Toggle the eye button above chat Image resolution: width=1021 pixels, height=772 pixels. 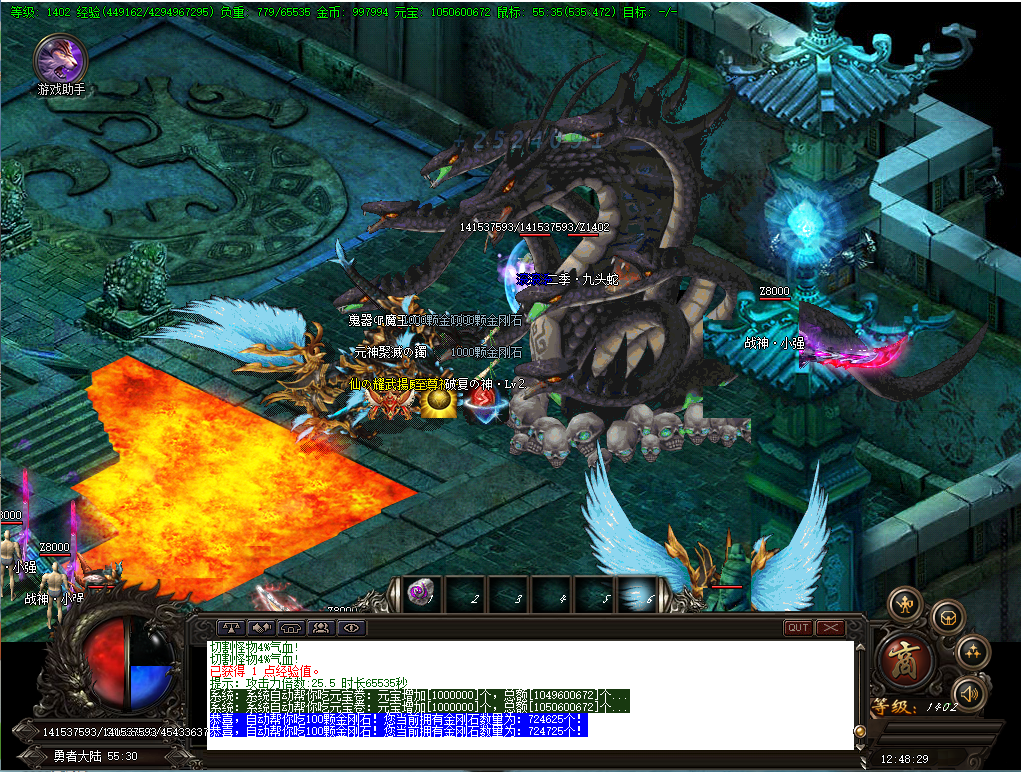coord(350,628)
